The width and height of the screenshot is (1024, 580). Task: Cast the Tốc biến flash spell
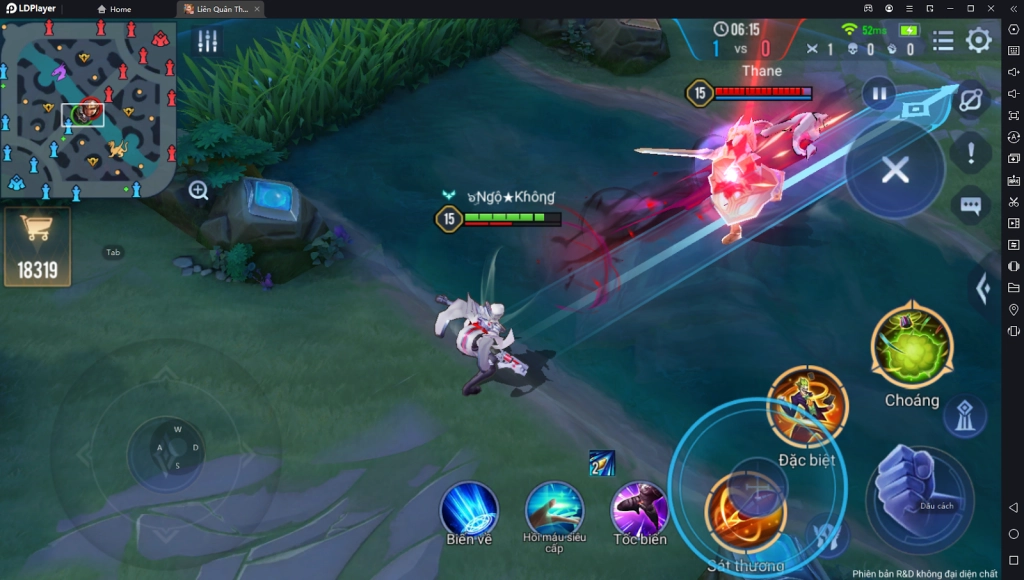[639, 508]
